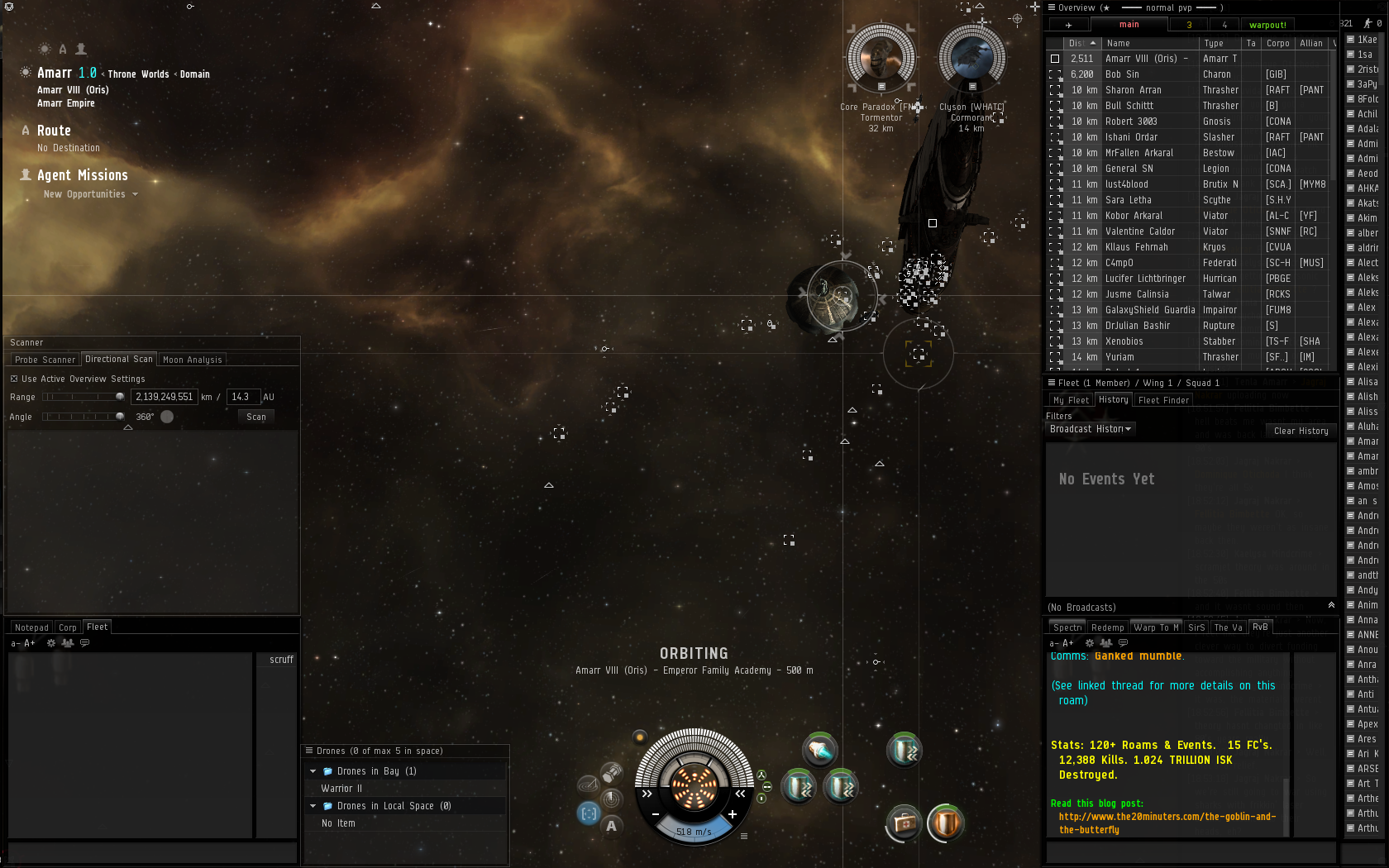Toggle Use Active Overview Settings checkbox
The width and height of the screenshot is (1389, 868).
[14, 379]
